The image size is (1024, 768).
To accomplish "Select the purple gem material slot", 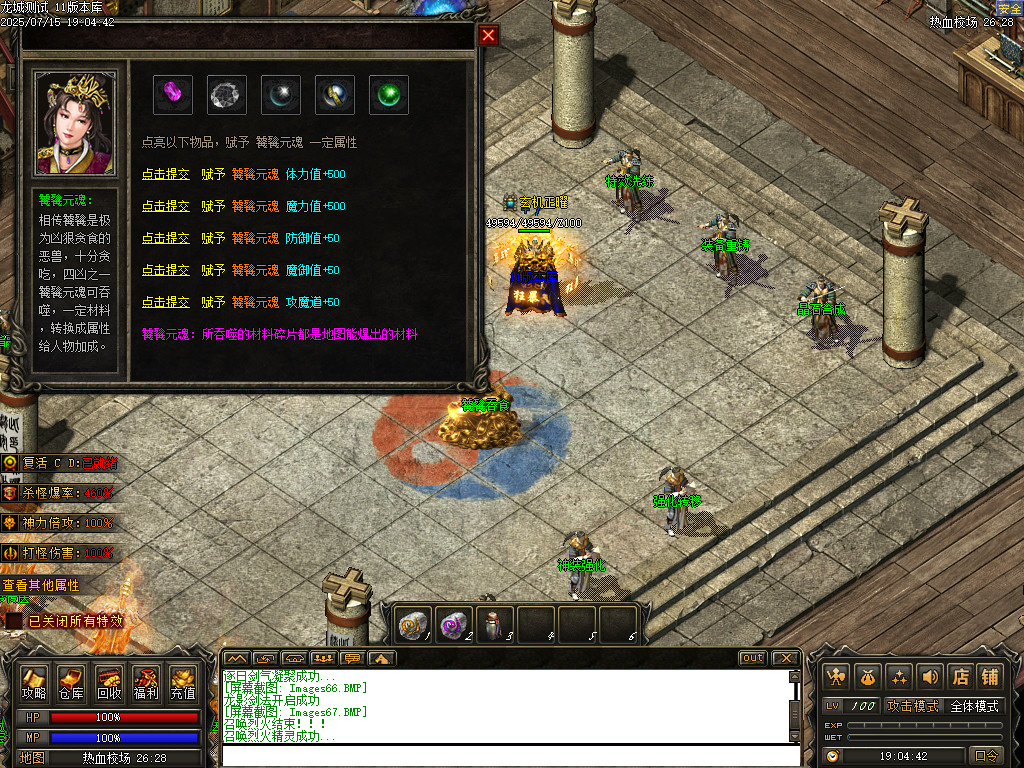I will click(173, 95).
